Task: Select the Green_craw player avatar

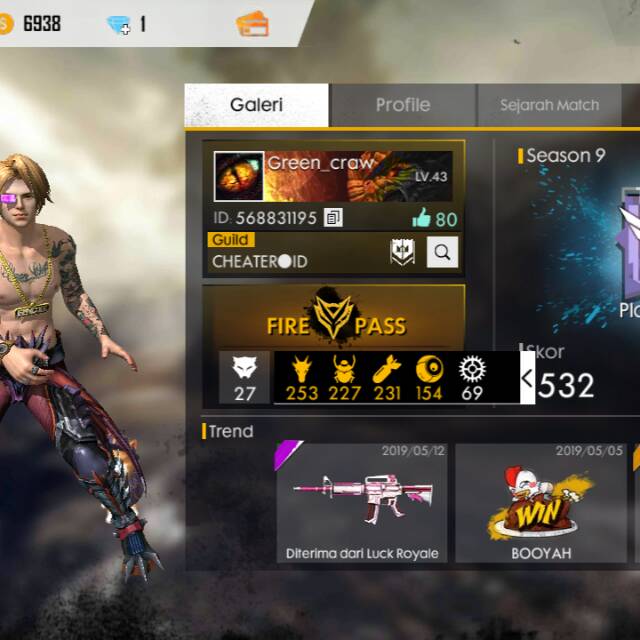Action: tap(239, 177)
